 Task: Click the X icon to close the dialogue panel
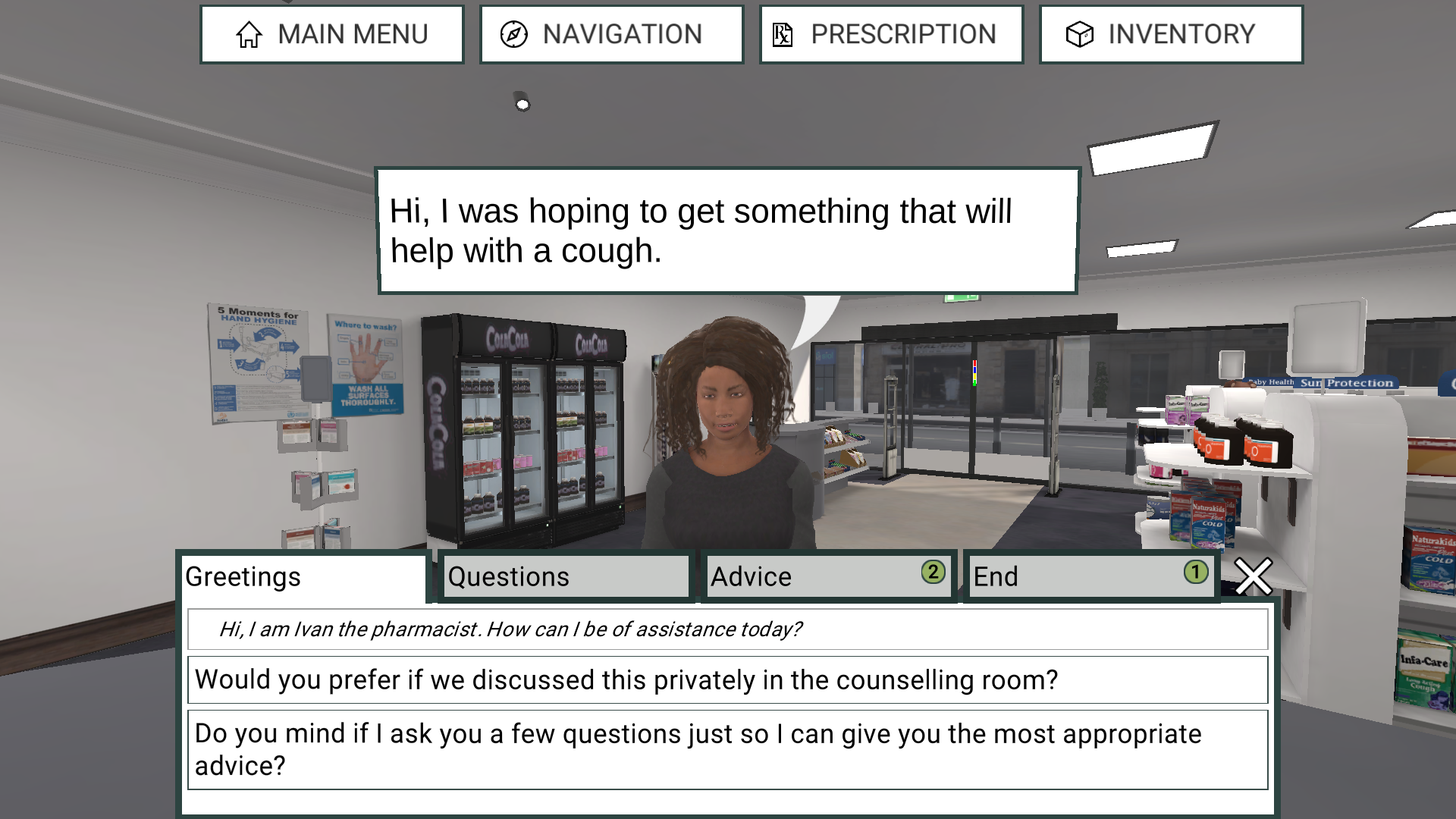pos(1253,577)
